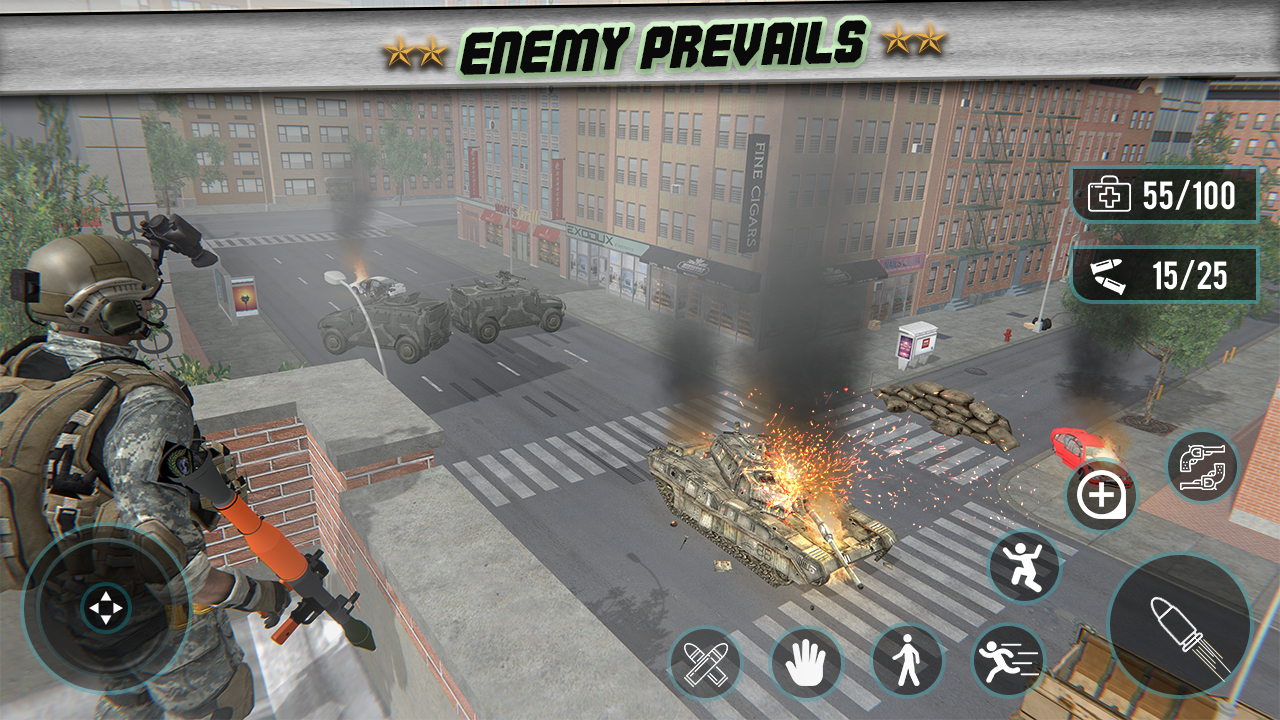Tap the open hand grab button
This screenshot has width=1280, height=720.
pyautogui.click(x=806, y=662)
